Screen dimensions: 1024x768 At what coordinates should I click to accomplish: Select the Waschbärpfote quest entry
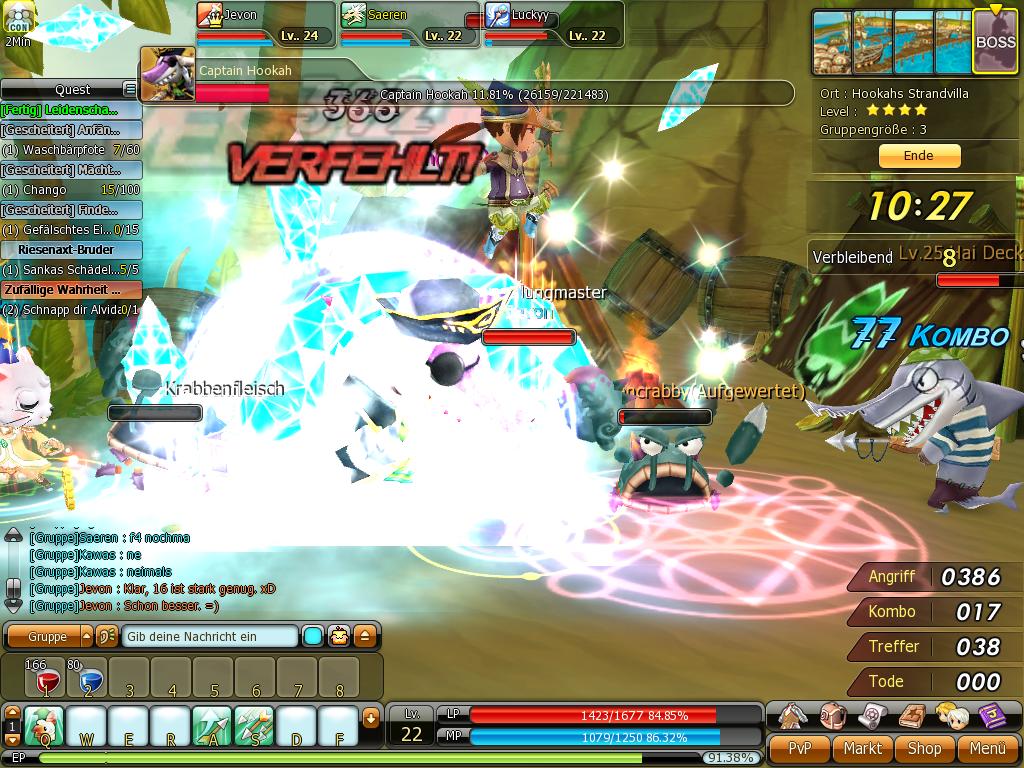(x=60, y=150)
